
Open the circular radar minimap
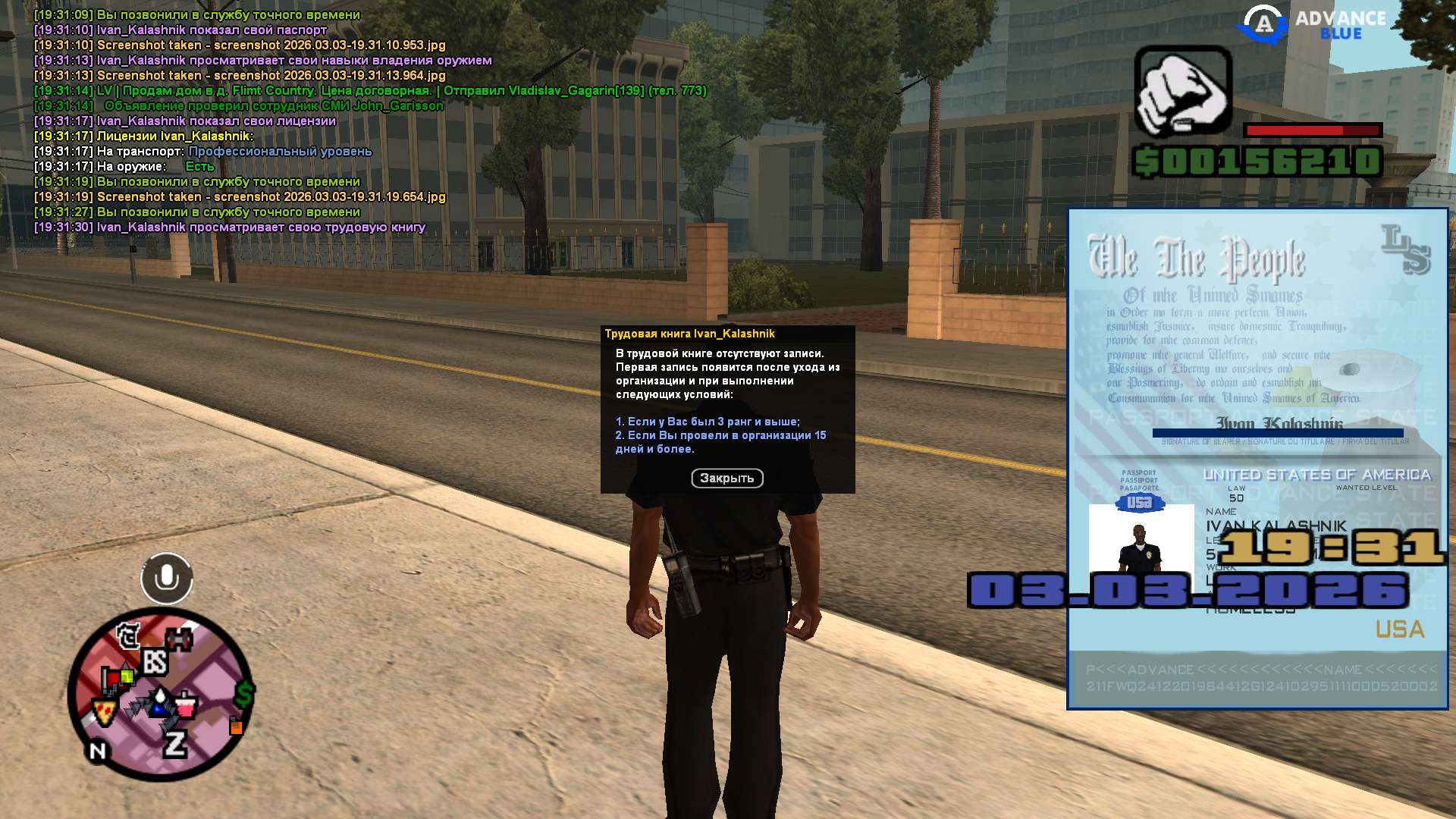[161, 693]
